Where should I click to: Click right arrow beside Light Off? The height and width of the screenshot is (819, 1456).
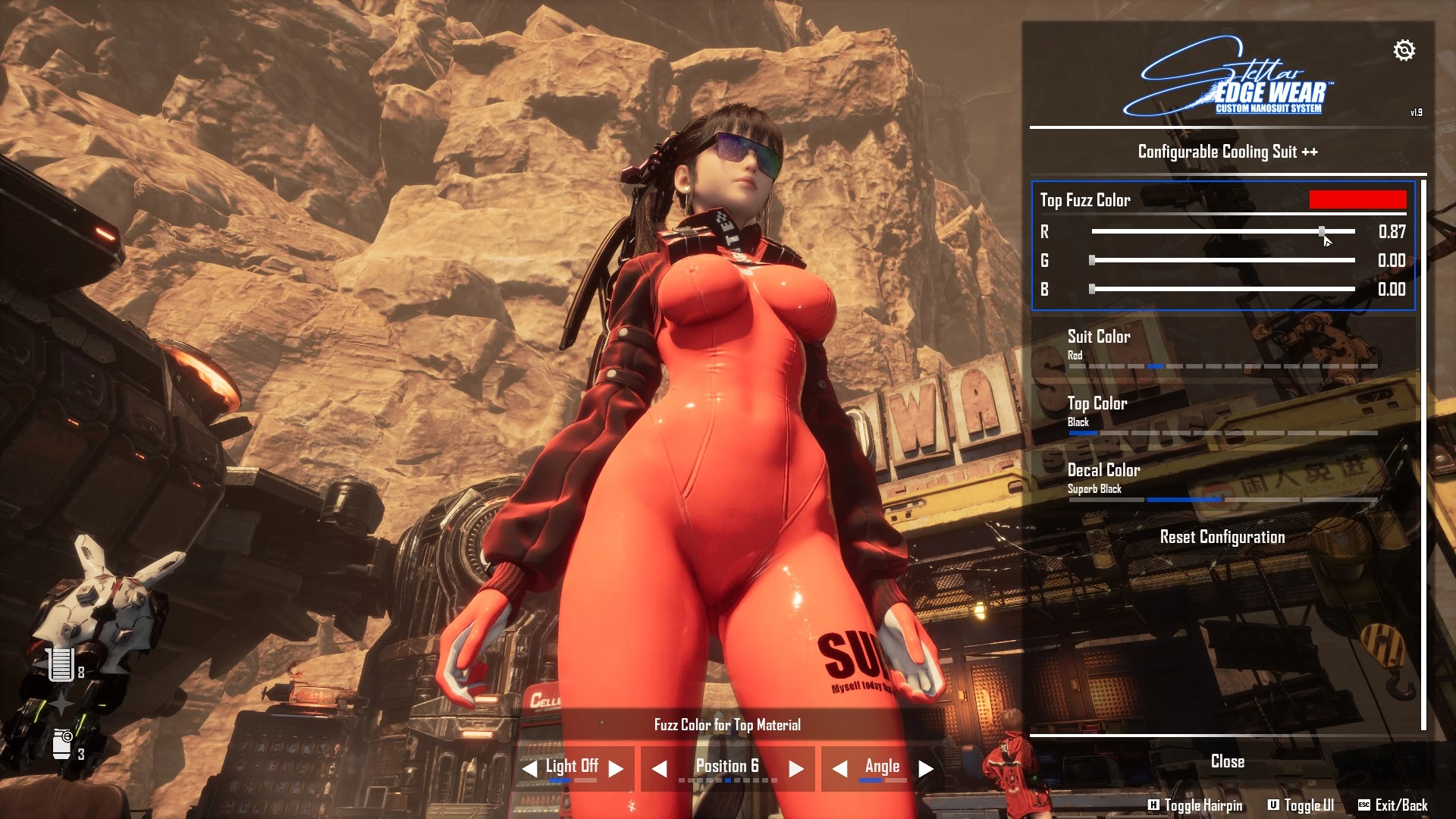point(617,769)
